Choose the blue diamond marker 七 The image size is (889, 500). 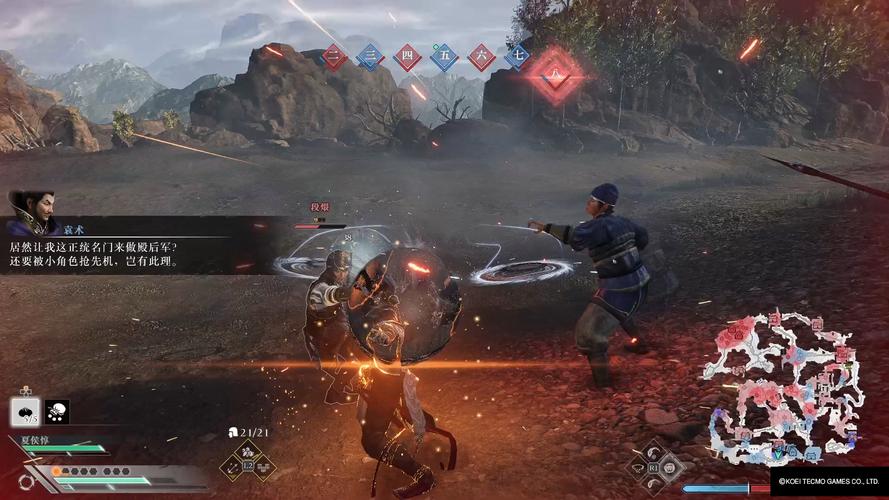pos(517,56)
